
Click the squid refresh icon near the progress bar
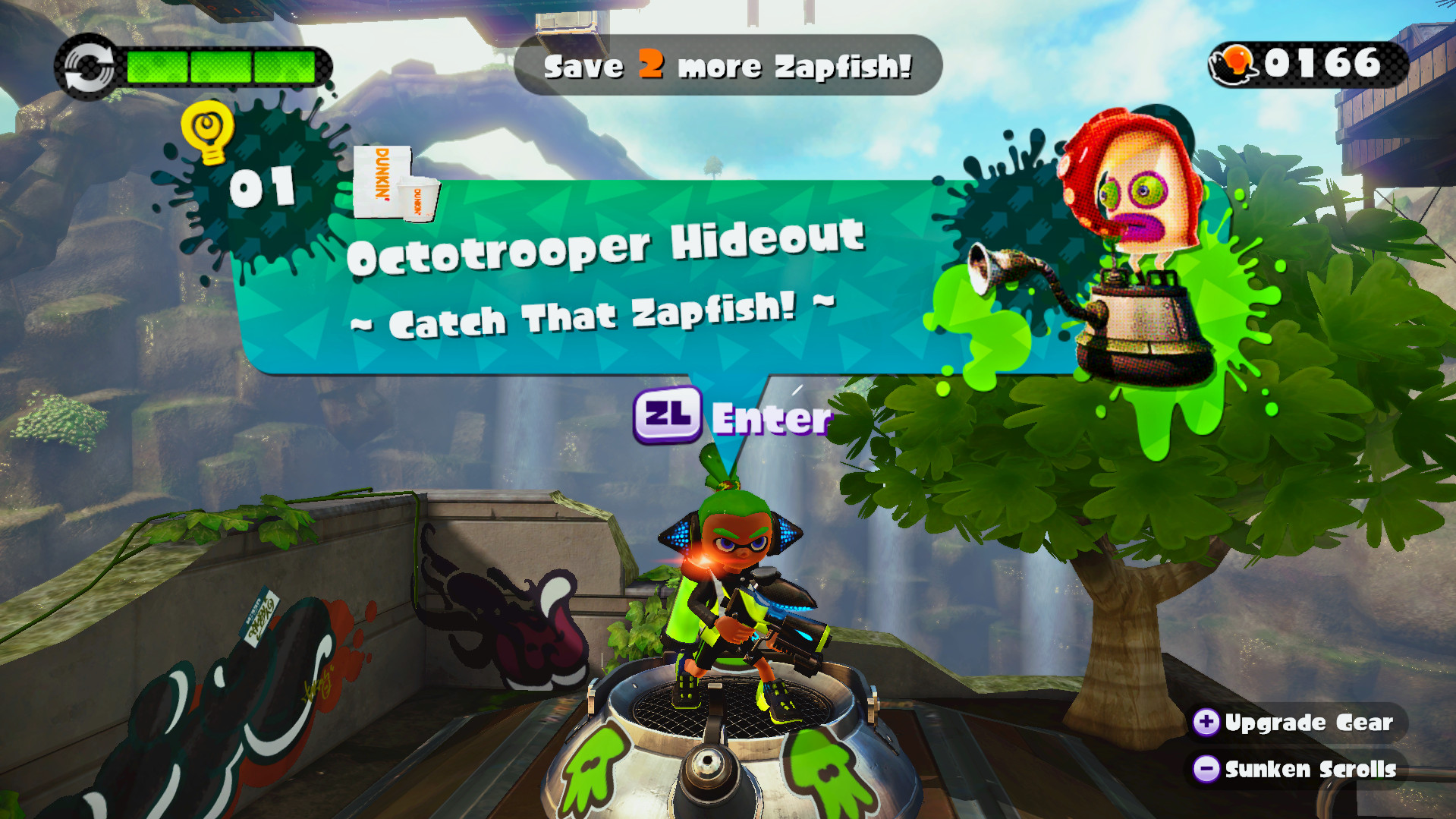click(86, 65)
